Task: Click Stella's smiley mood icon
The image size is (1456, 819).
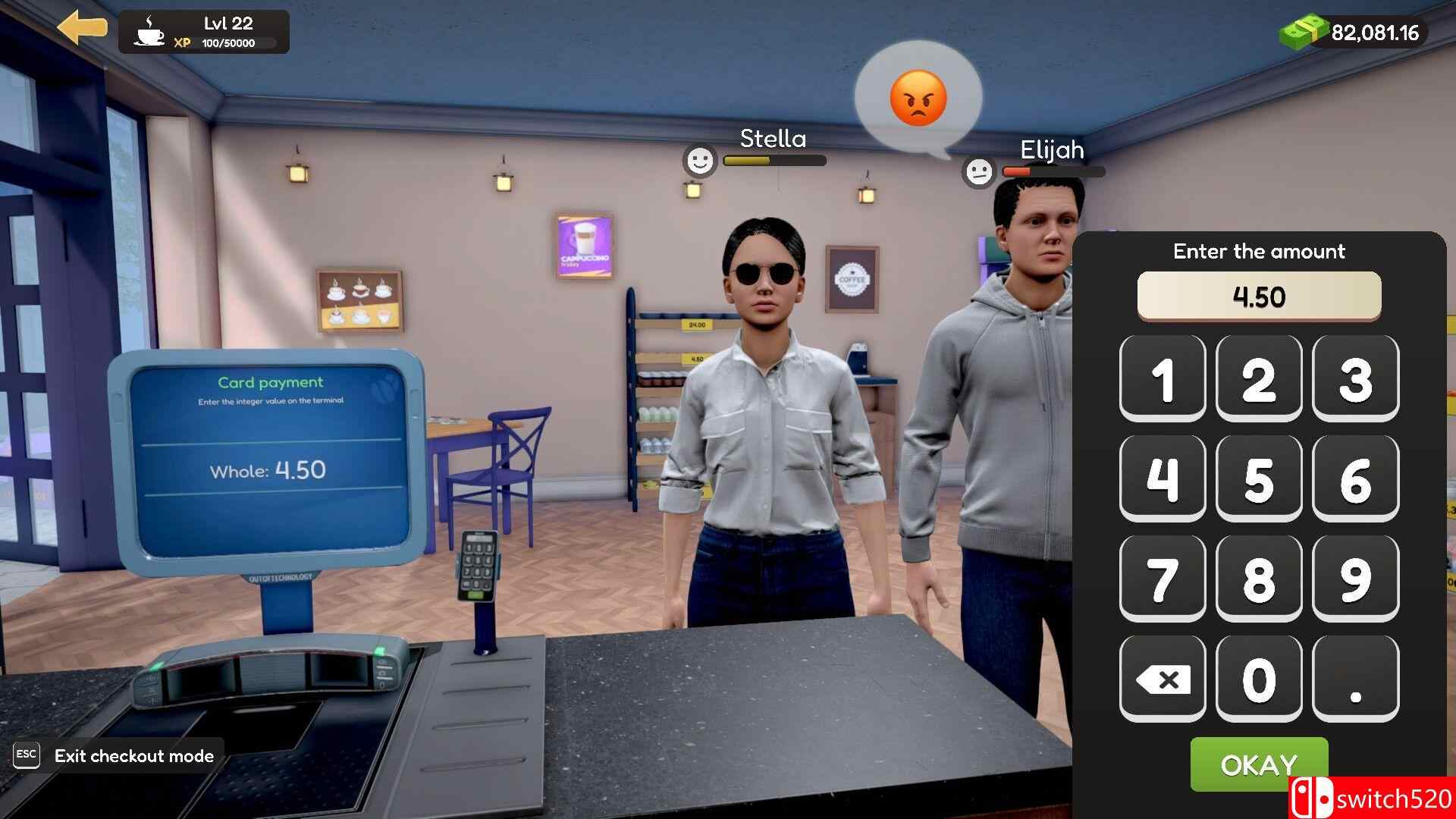Action: point(698,161)
